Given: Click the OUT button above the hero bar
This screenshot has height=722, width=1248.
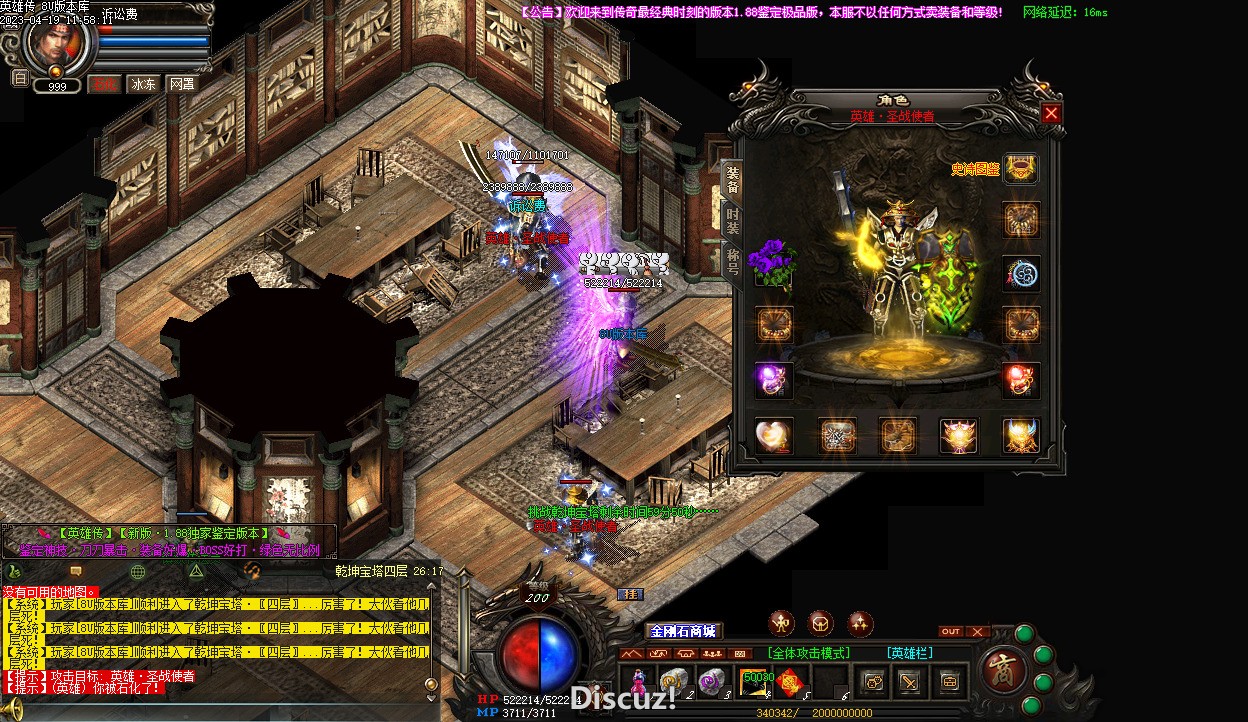Looking at the screenshot, I should tap(951, 632).
